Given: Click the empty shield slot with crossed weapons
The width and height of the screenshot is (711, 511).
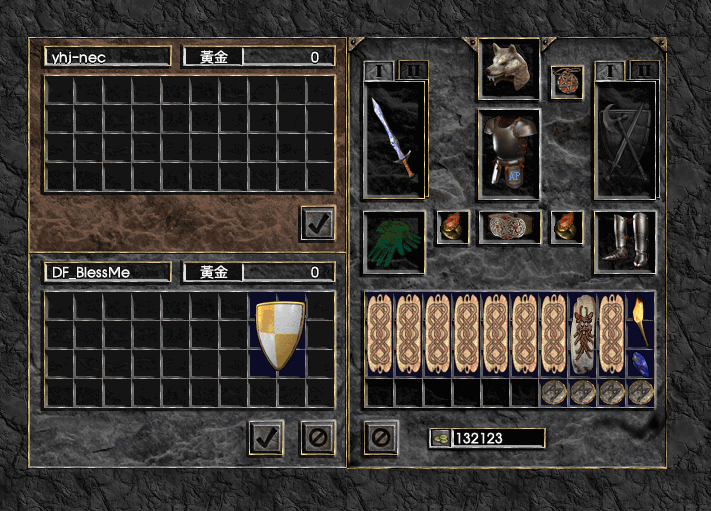Looking at the screenshot, I should (625, 139).
